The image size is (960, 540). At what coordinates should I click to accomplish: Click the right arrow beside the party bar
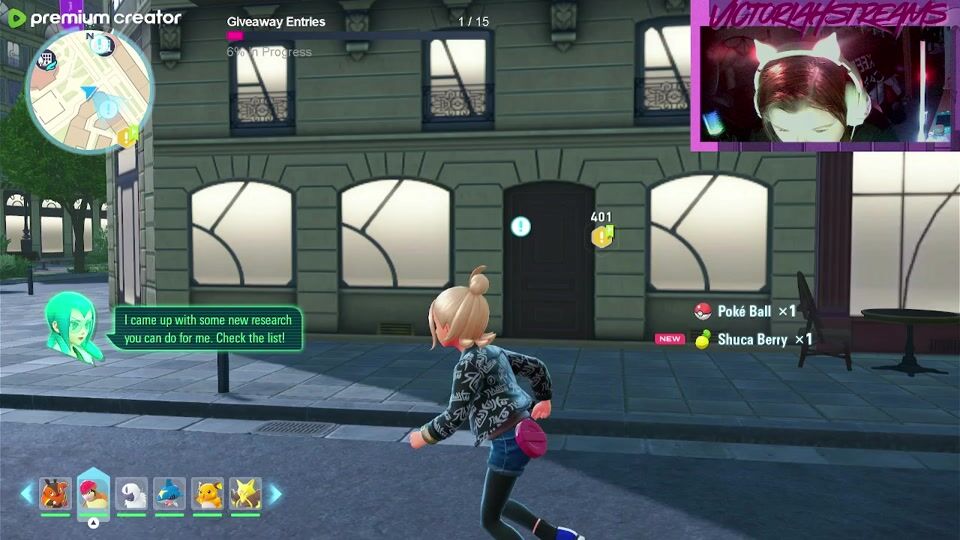pos(275,494)
